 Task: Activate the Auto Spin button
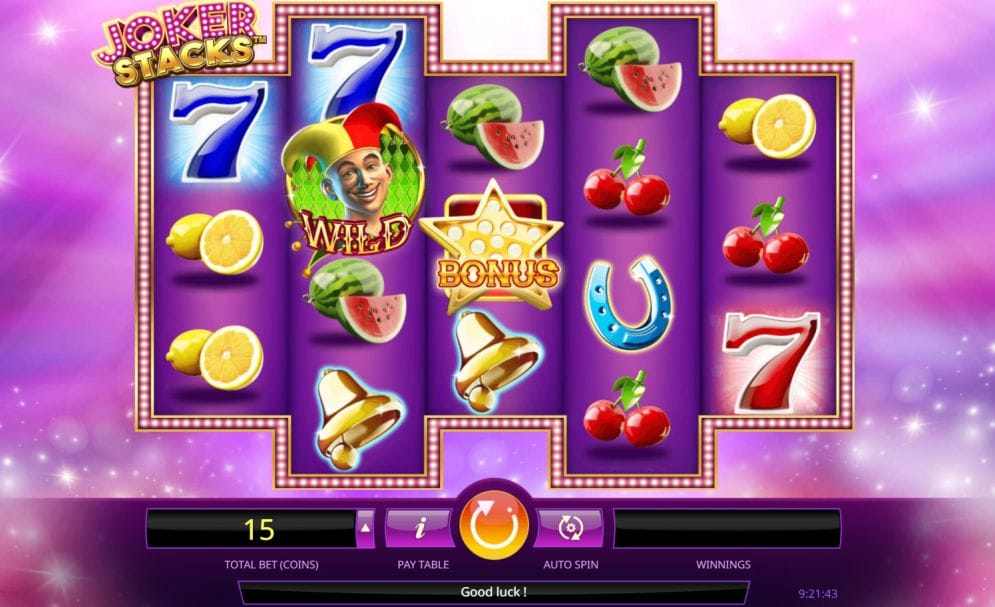(569, 527)
